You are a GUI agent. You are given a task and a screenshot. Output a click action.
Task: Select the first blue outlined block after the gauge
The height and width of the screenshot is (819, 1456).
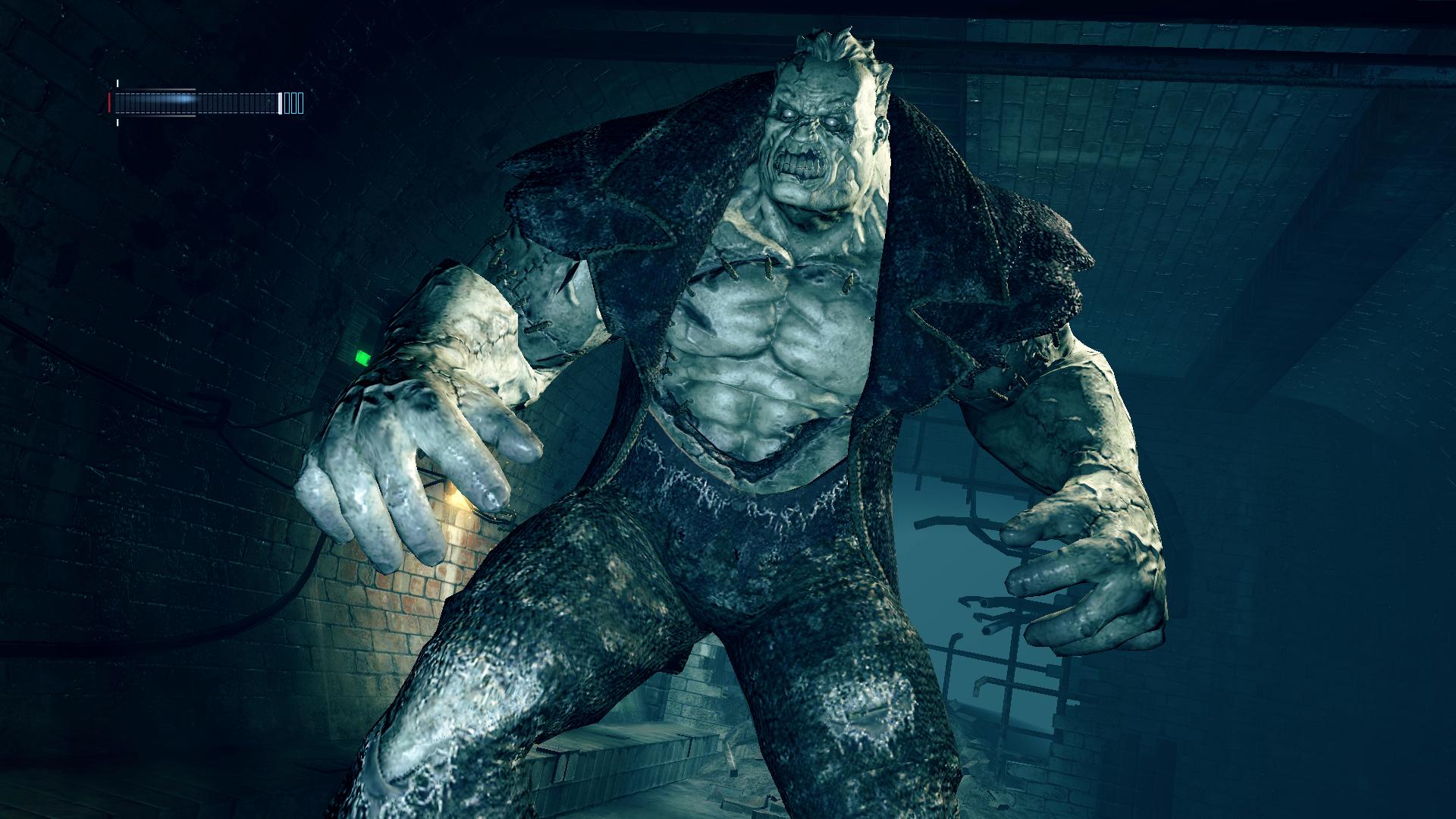(x=287, y=102)
